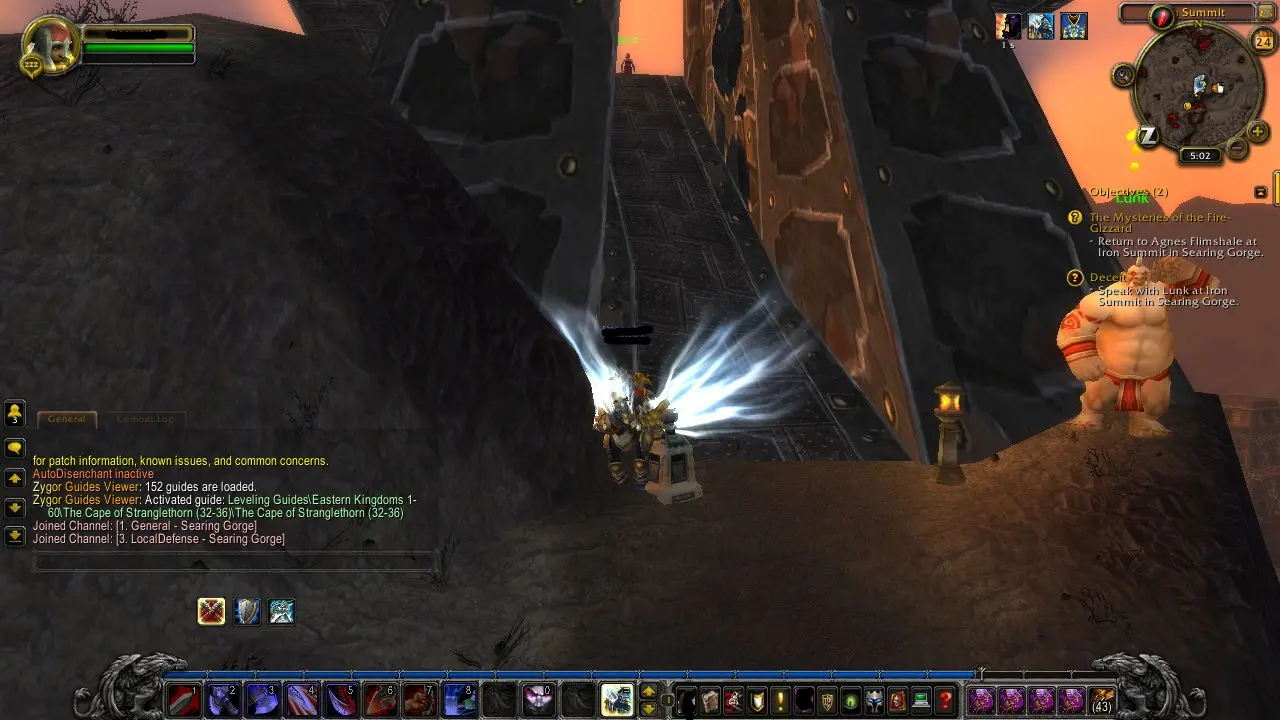Zoom out the minimap with minus button

coord(1237,149)
